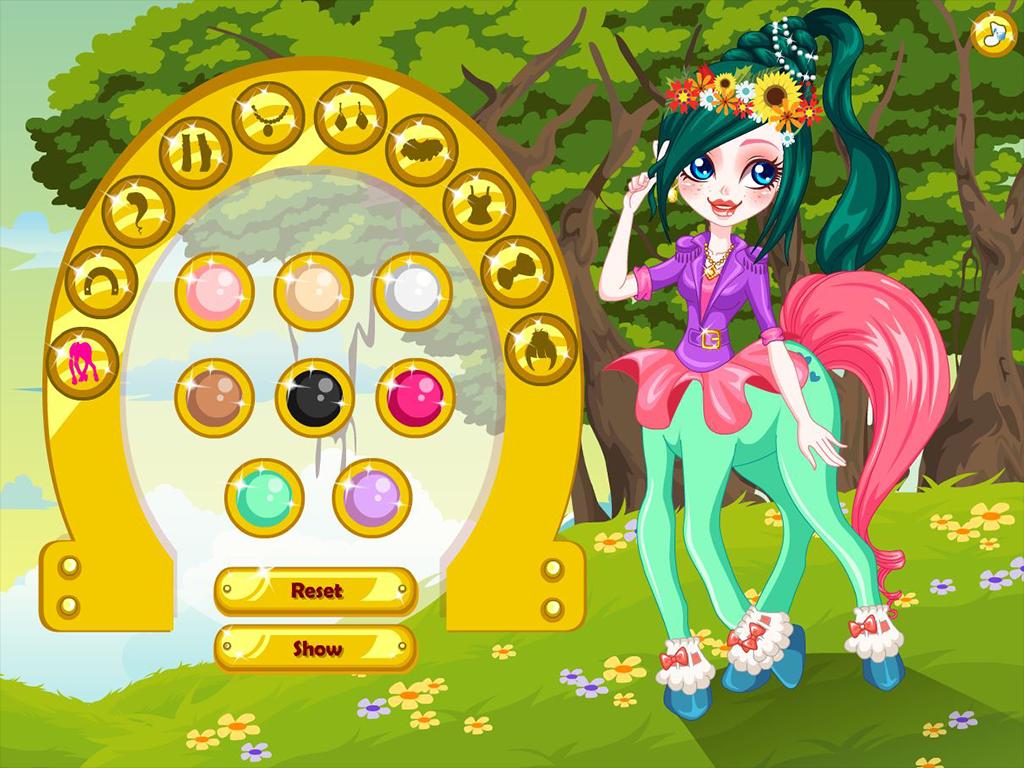Choose the peach color orb
Viewport: 1024px width, 768px height.
pos(313,291)
